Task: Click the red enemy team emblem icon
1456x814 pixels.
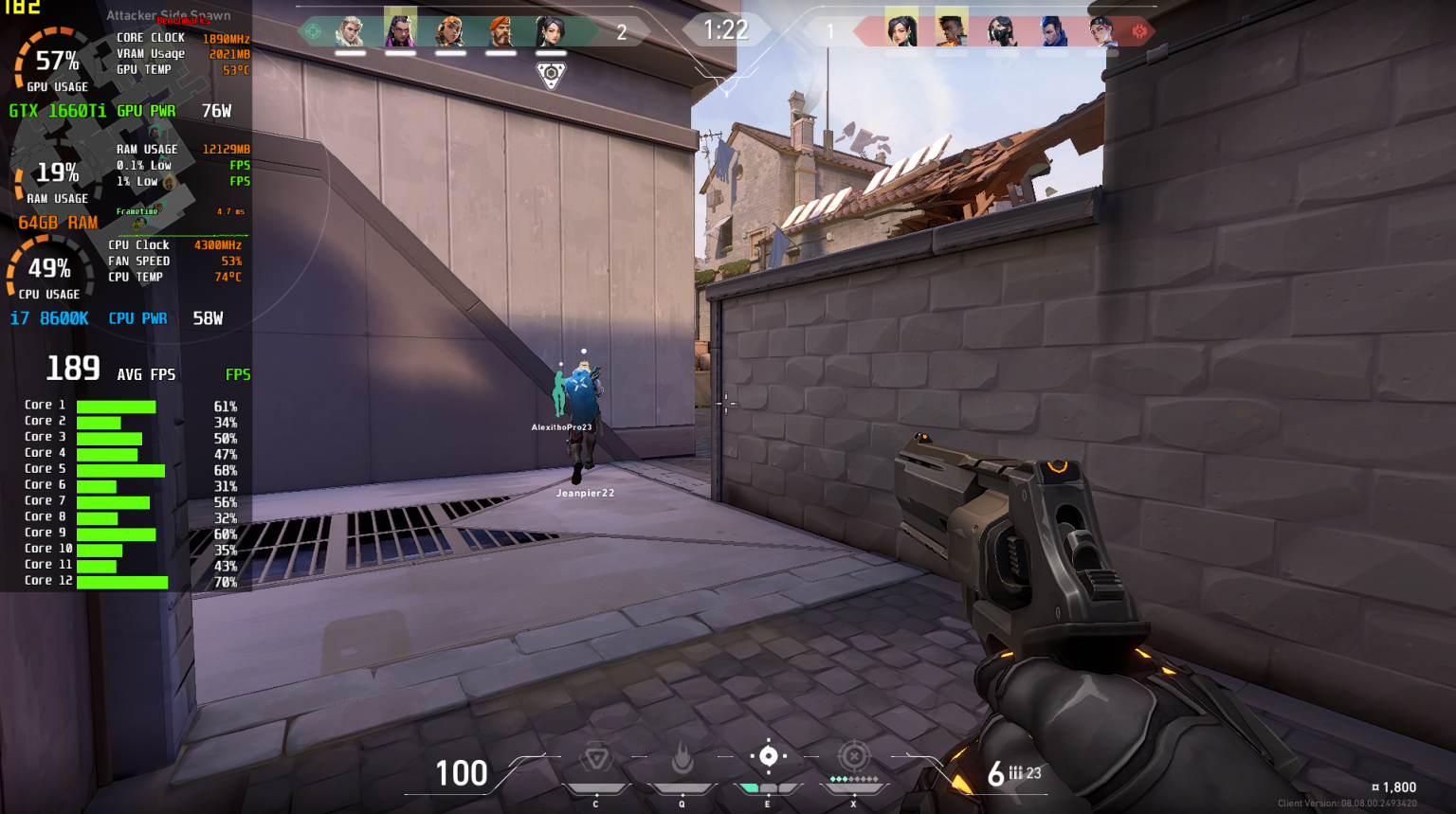Action: click(1139, 31)
